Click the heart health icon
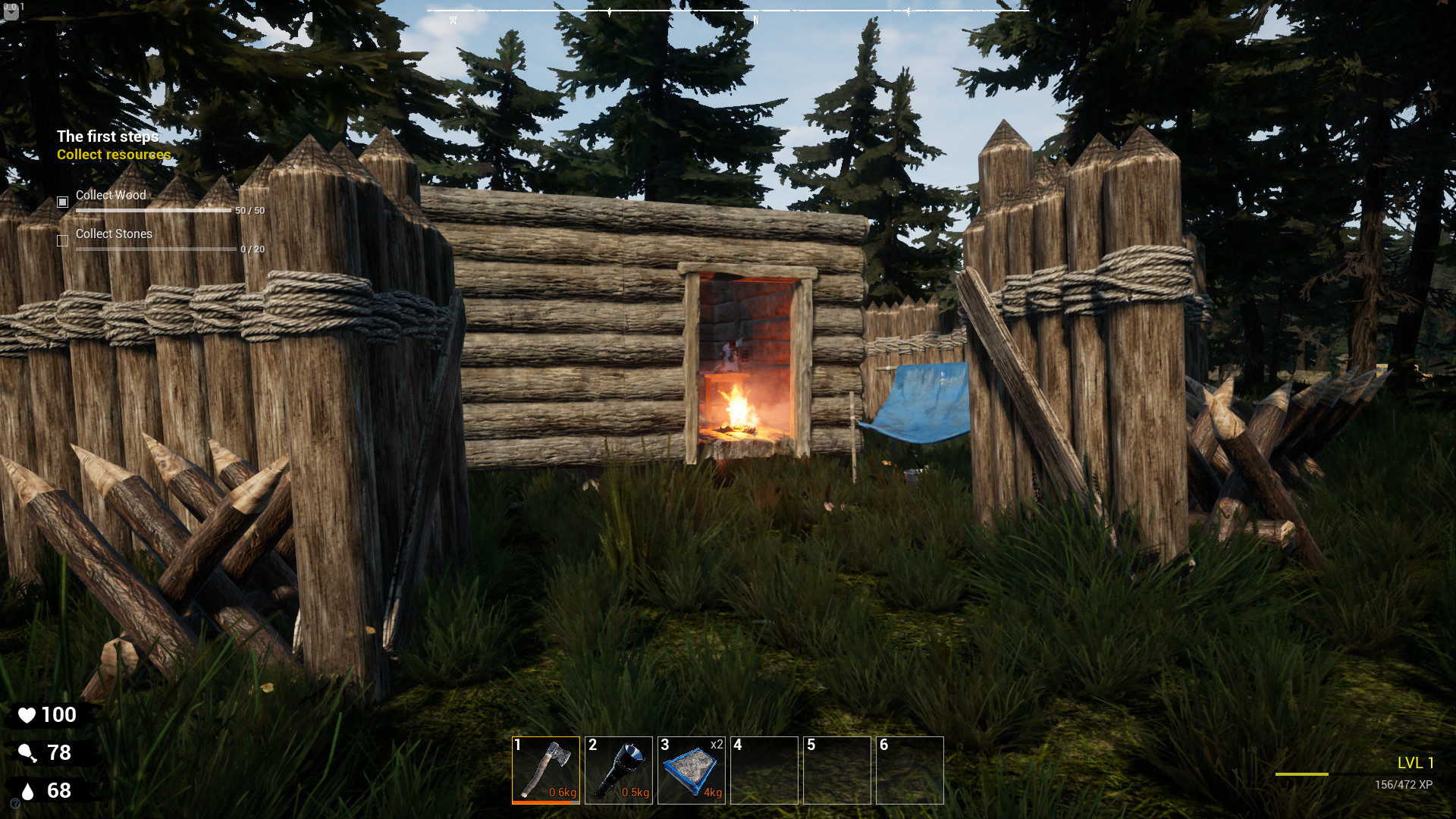The height and width of the screenshot is (819, 1456). (28, 714)
